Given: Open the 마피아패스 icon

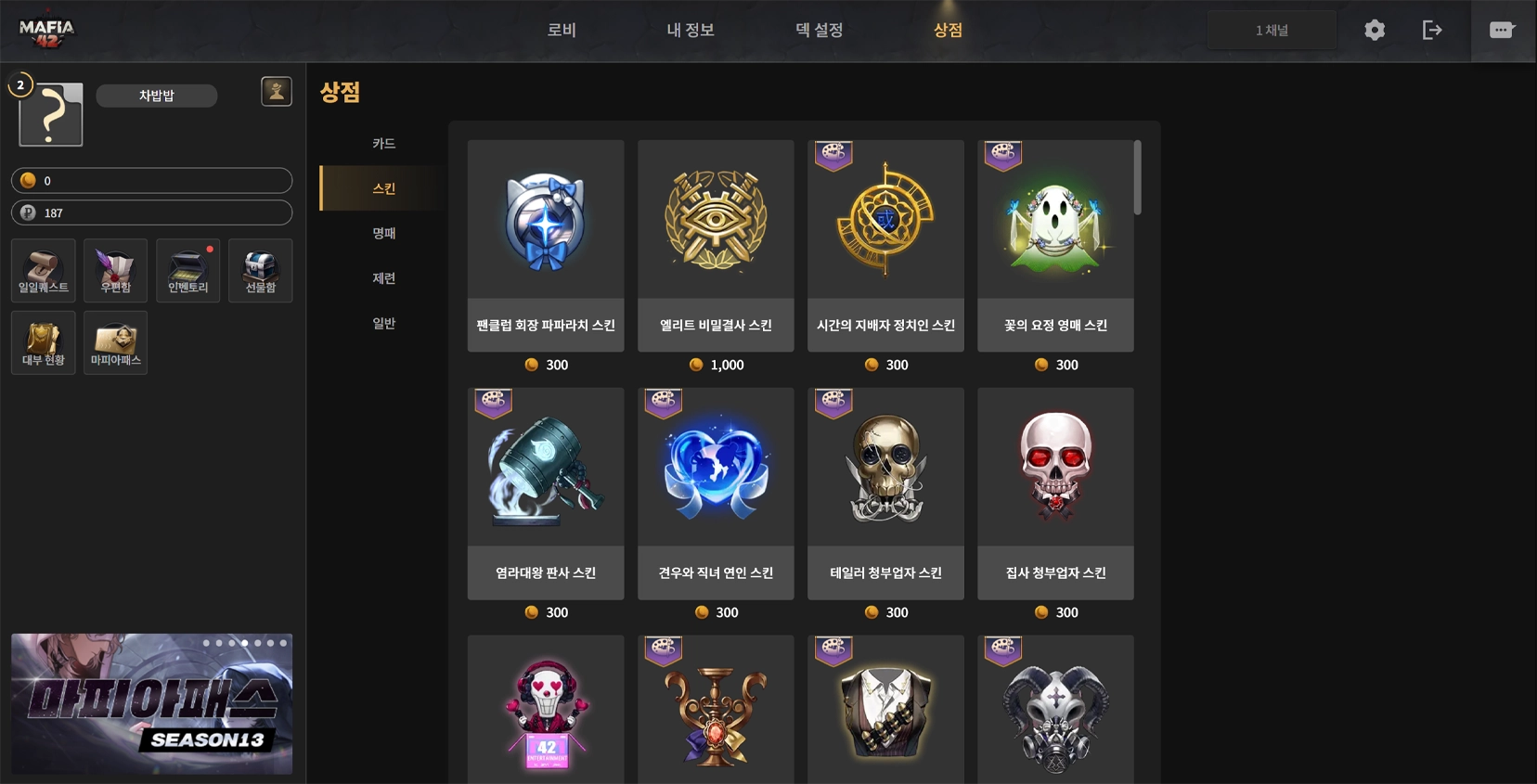Looking at the screenshot, I should click(x=115, y=342).
